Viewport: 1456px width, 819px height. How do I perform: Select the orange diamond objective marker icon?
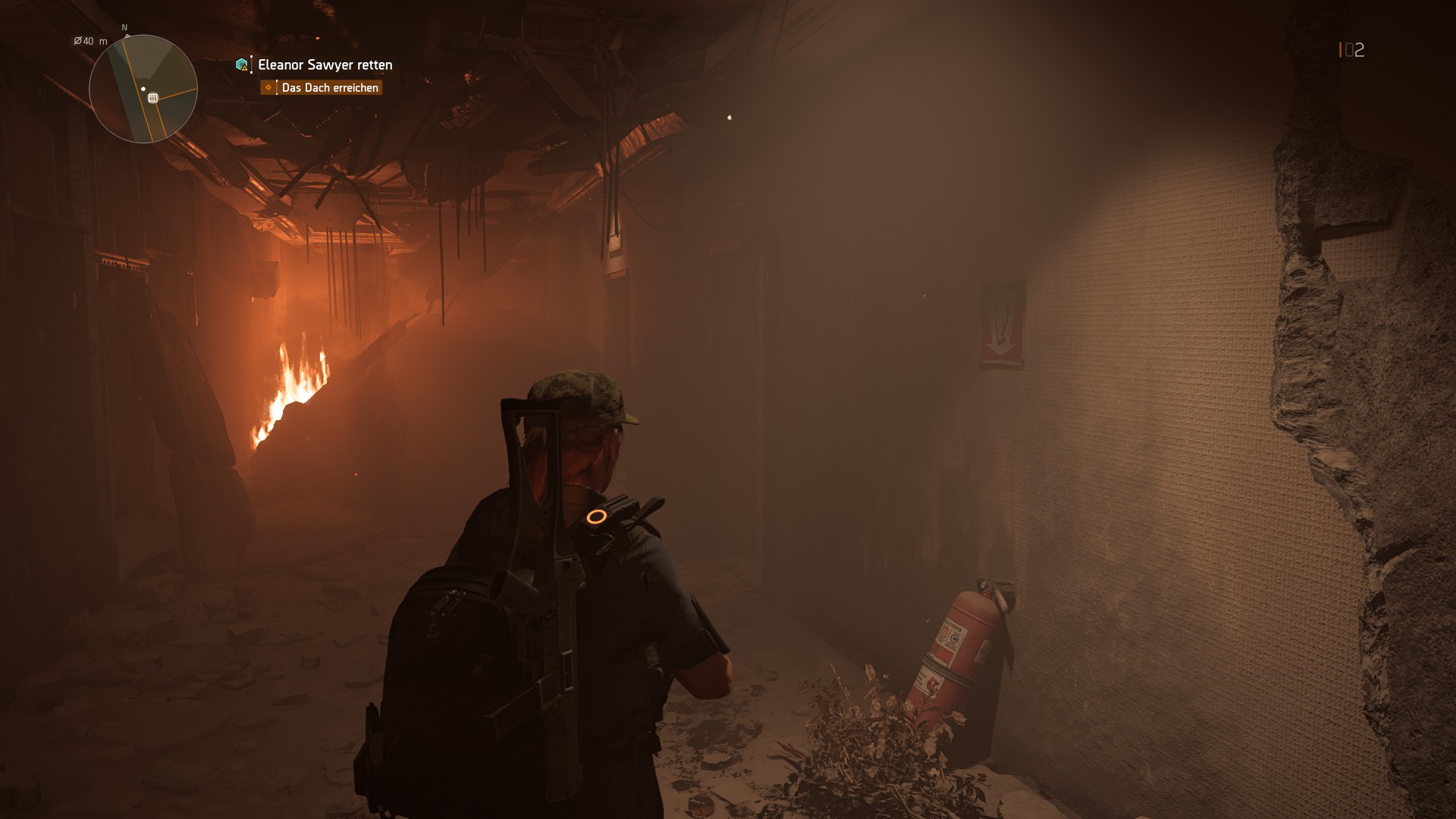pos(268,88)
